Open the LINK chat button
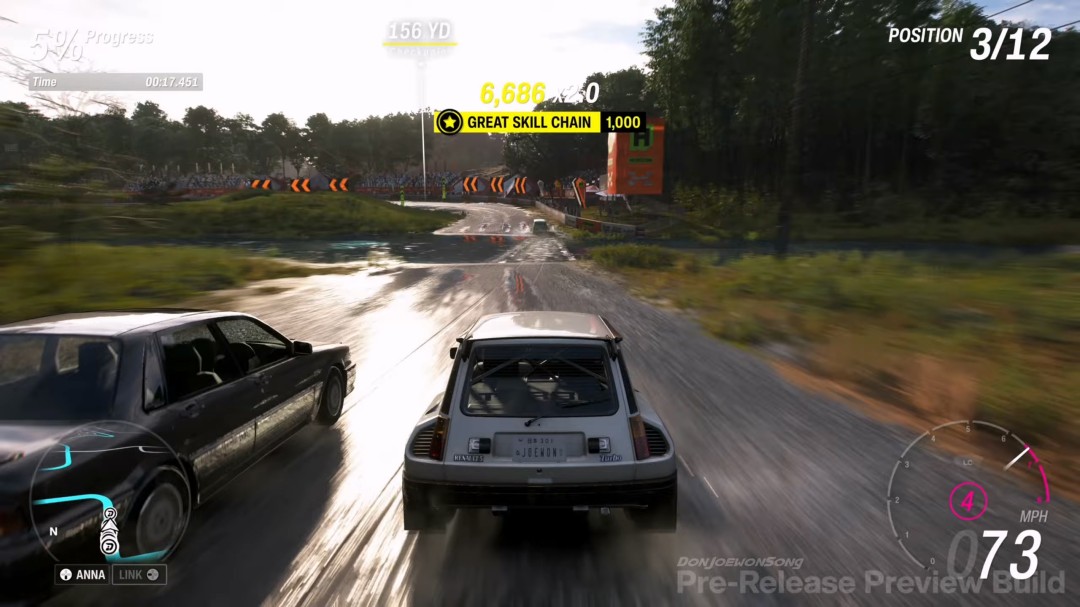 [x=138, y=575]
